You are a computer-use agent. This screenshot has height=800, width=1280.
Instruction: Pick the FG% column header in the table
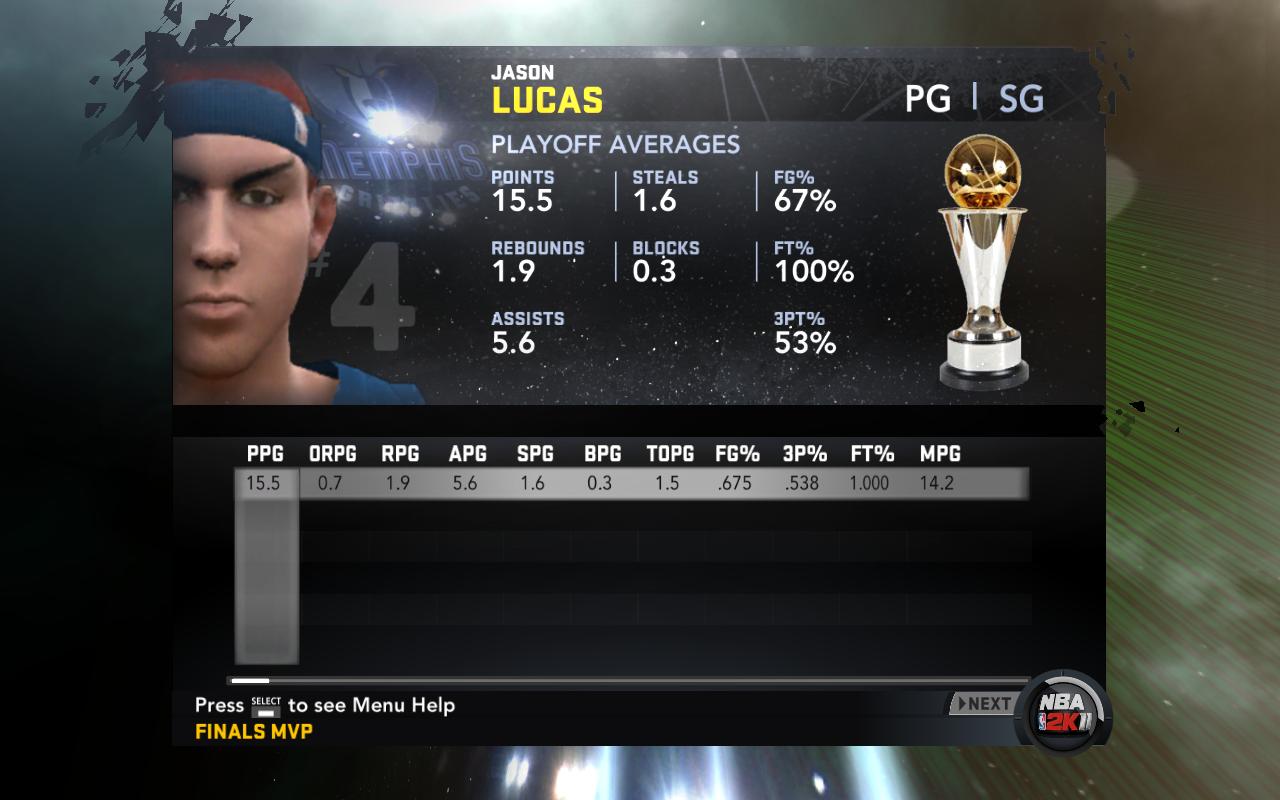point(737,454)
